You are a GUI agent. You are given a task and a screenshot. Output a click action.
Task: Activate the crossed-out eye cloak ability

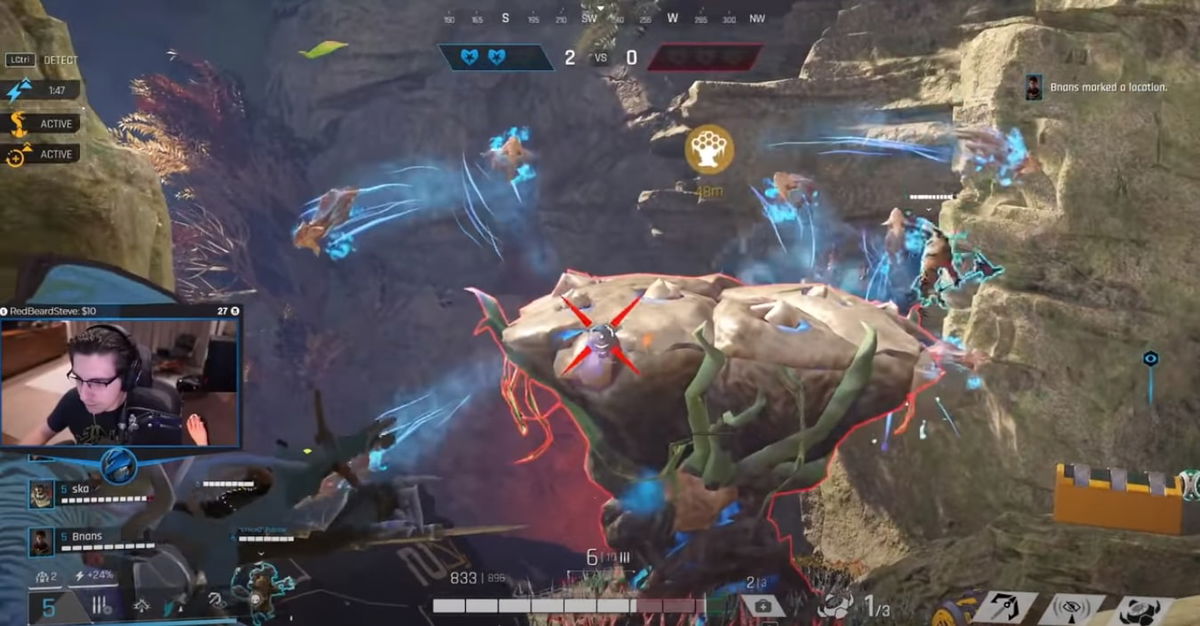pyautogui.click(x=1071, y=608)
